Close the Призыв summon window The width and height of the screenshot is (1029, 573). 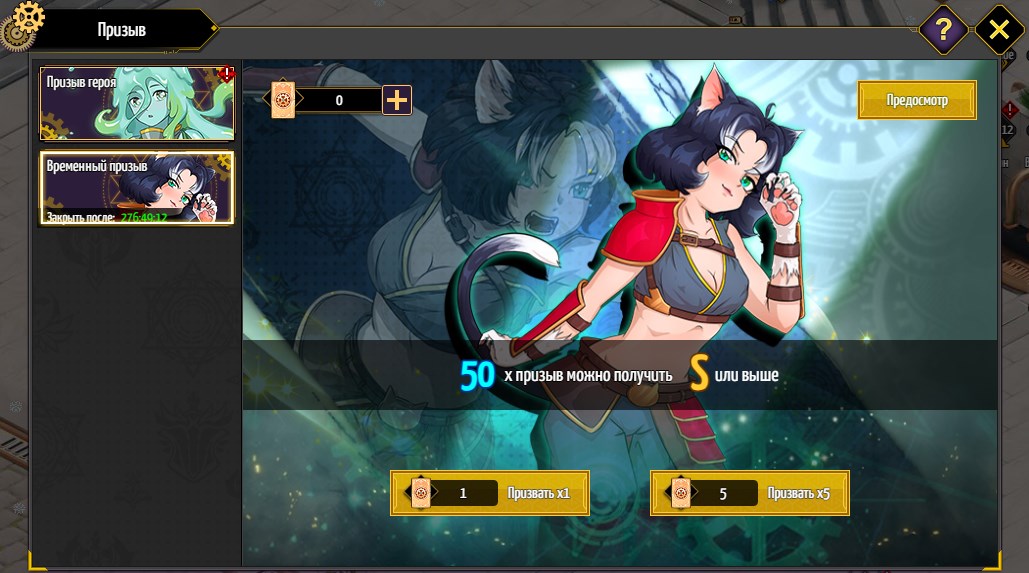[x=998, y=30]
